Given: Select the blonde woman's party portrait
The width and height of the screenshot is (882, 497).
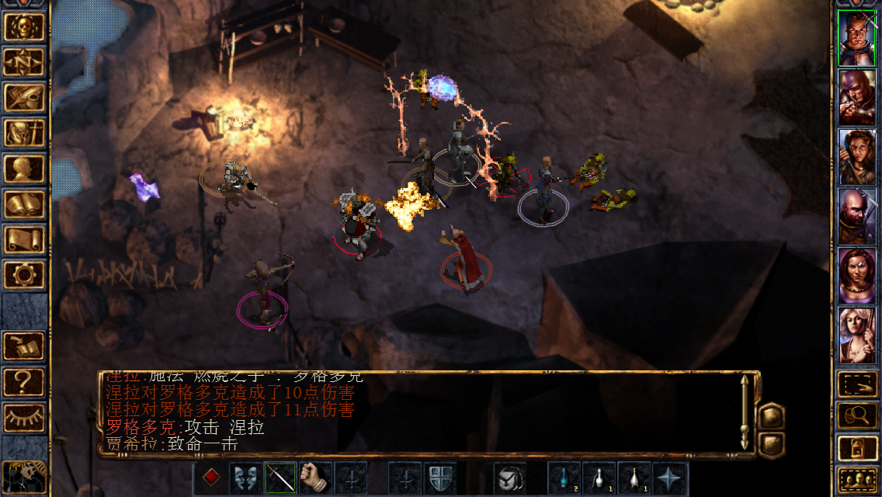Looking at the screenshot, I should click(856, 333).
